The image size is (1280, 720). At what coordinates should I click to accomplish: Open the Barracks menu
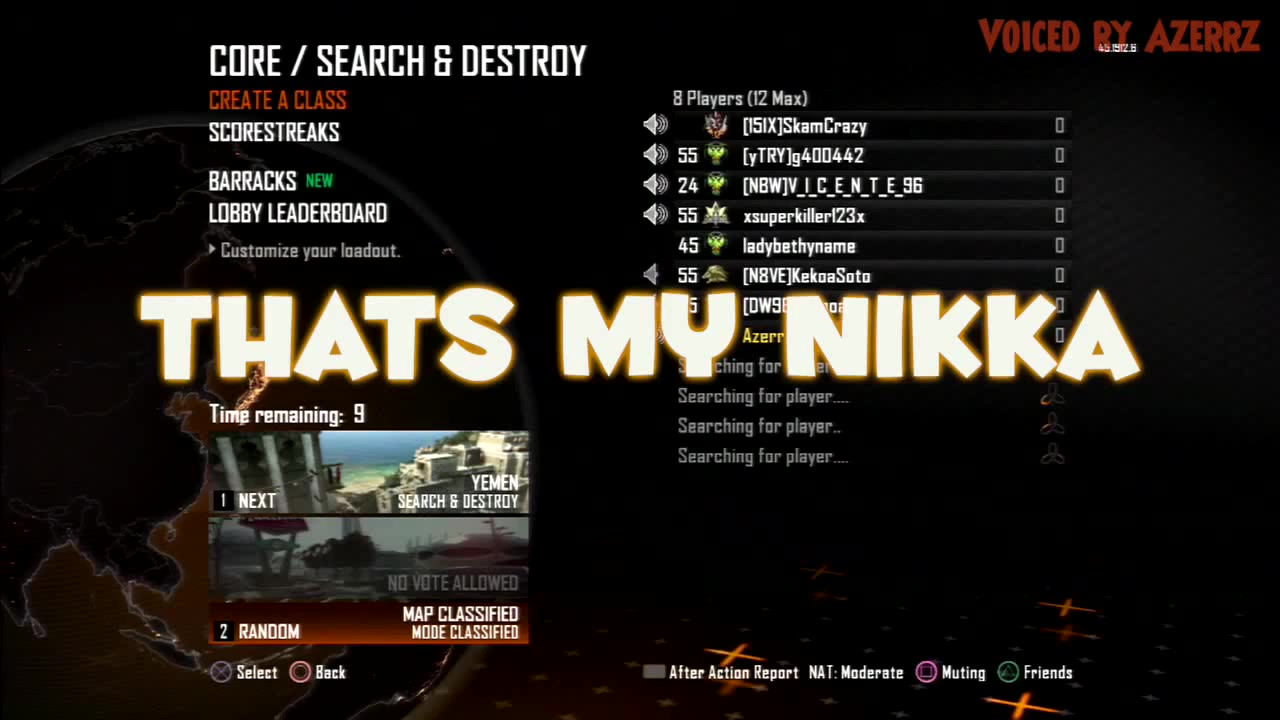click(253, 181)
